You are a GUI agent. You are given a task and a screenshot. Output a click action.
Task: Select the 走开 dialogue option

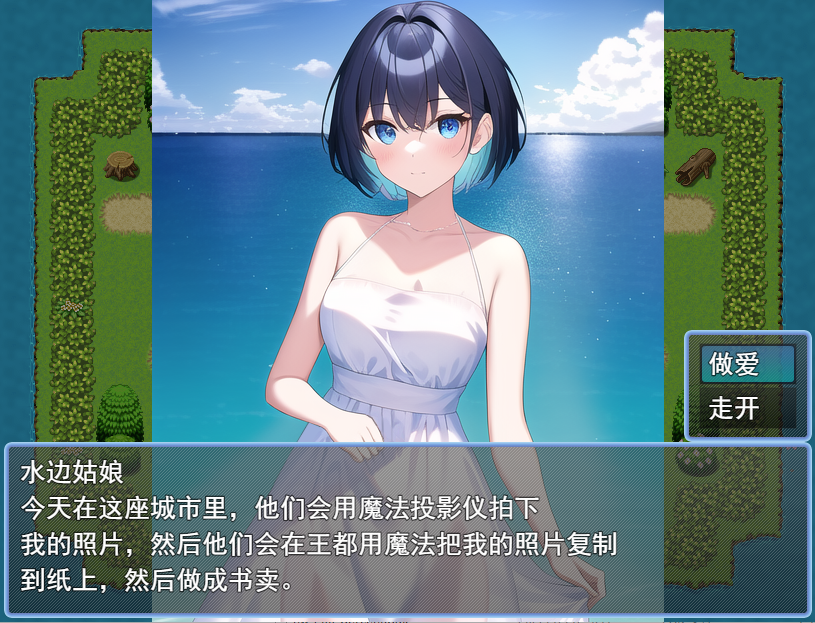coord(747,408)
